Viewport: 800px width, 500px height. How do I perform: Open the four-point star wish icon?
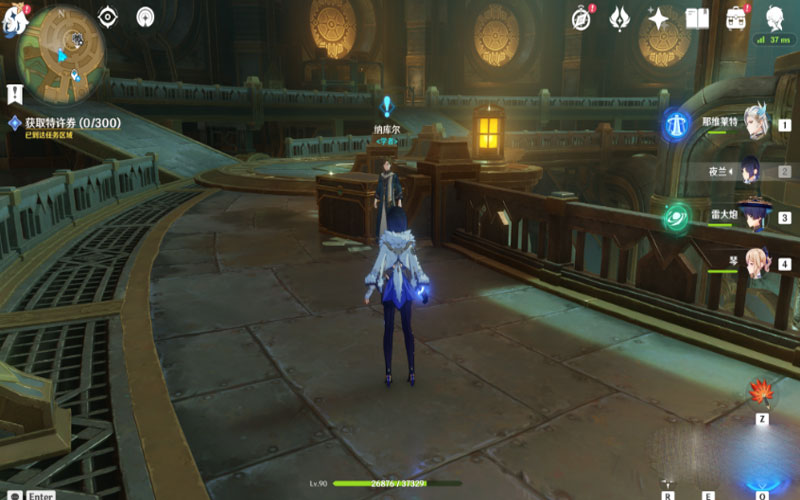pyautogui.click(x=658, y=17)
